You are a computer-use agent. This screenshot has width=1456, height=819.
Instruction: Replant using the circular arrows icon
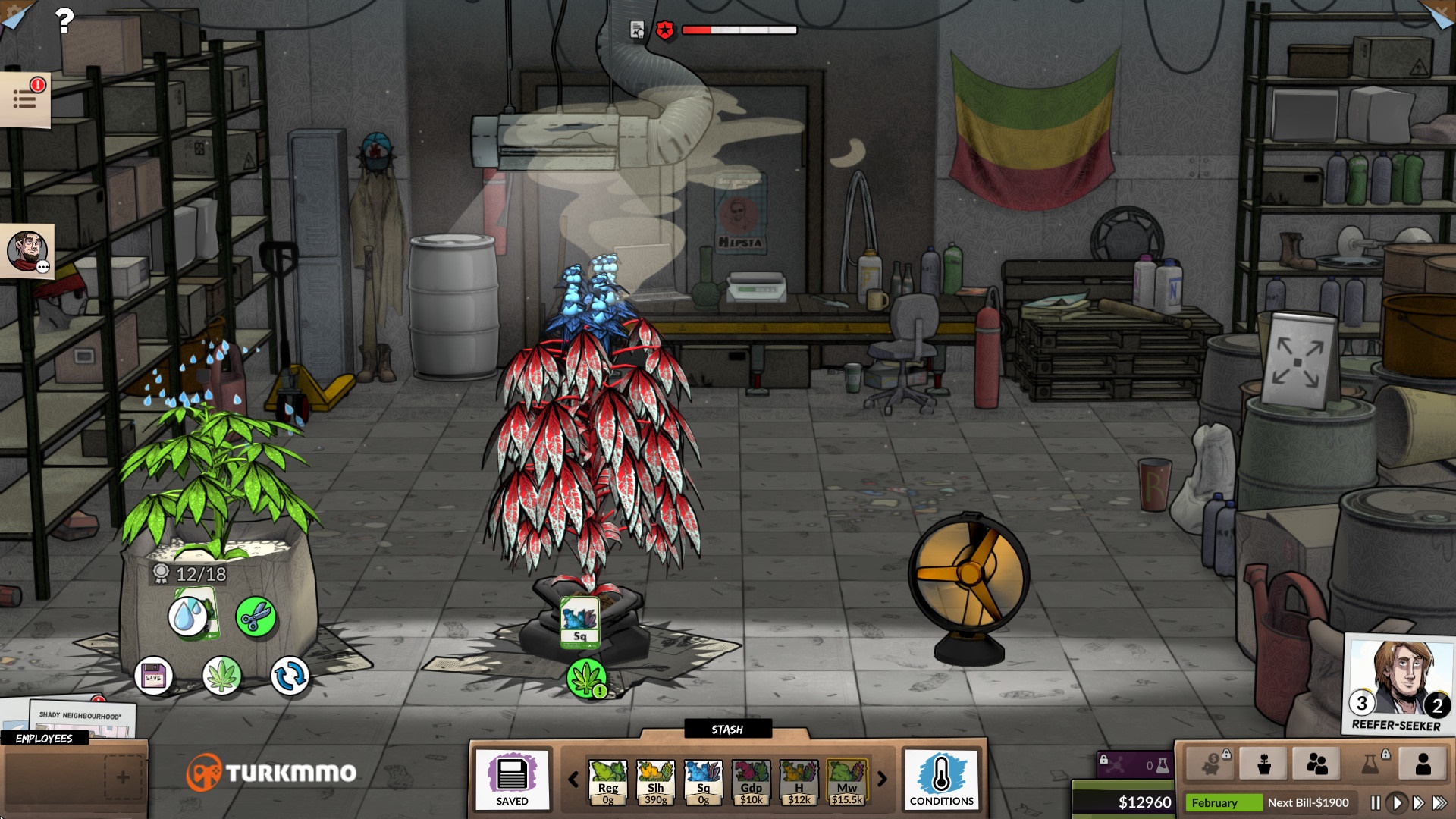pos(290,676)
